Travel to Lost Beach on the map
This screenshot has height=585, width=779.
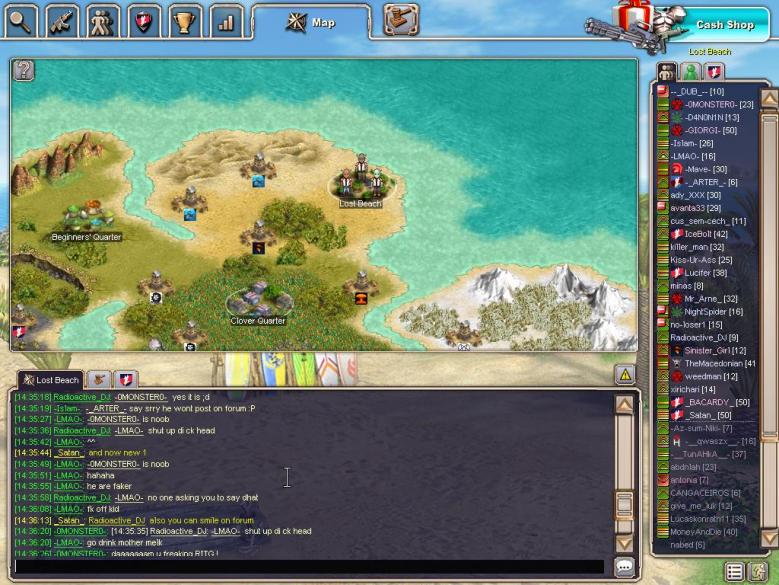(360, 184)
